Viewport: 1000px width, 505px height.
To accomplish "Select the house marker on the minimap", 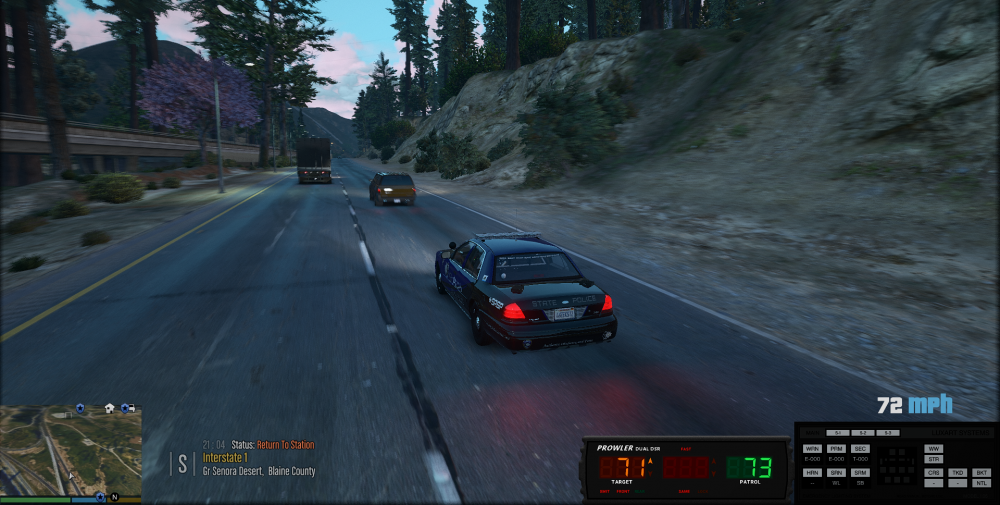I will [x=109, y=408].
